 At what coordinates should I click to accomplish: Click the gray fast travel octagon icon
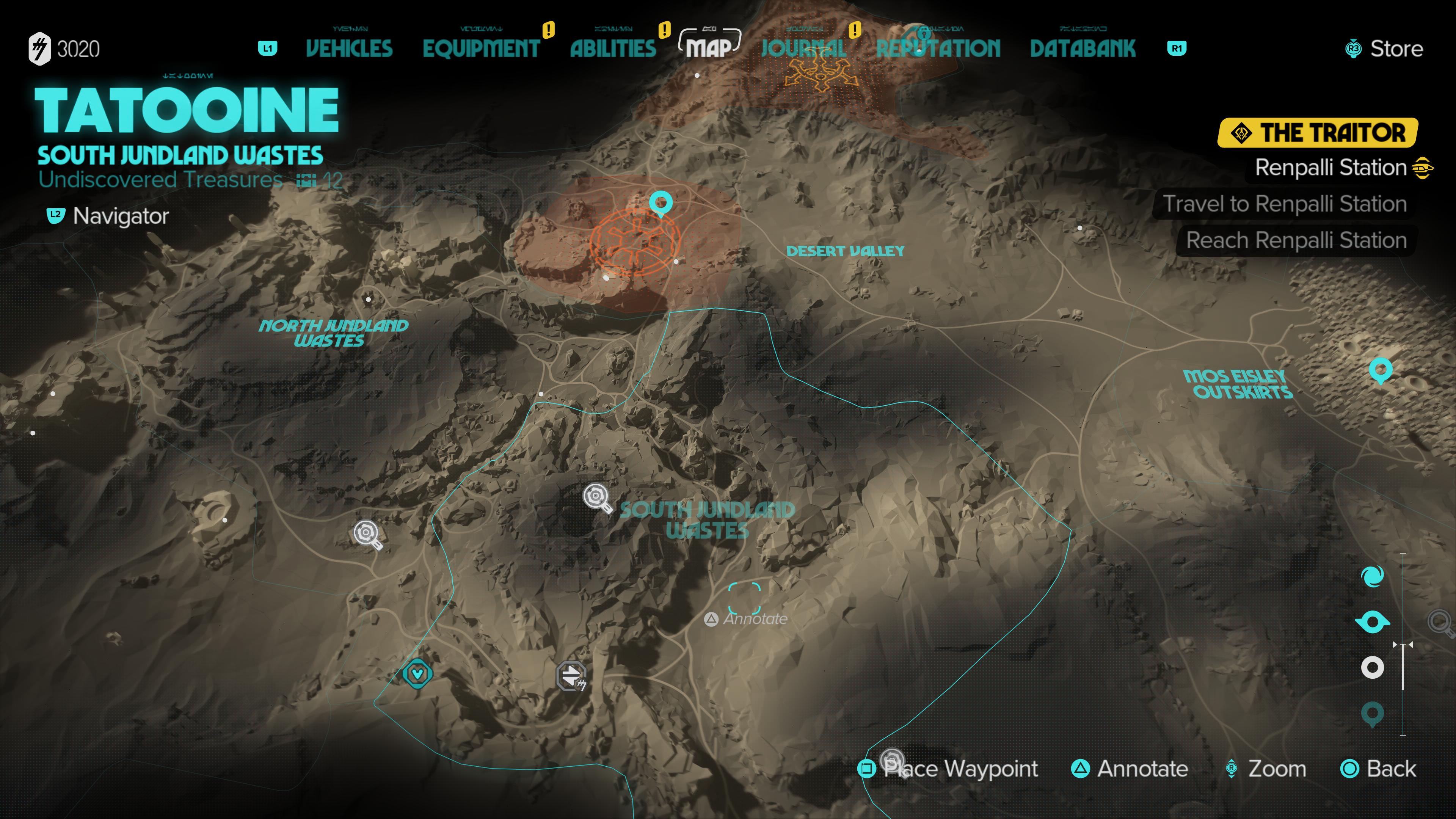tap(572, 676)
